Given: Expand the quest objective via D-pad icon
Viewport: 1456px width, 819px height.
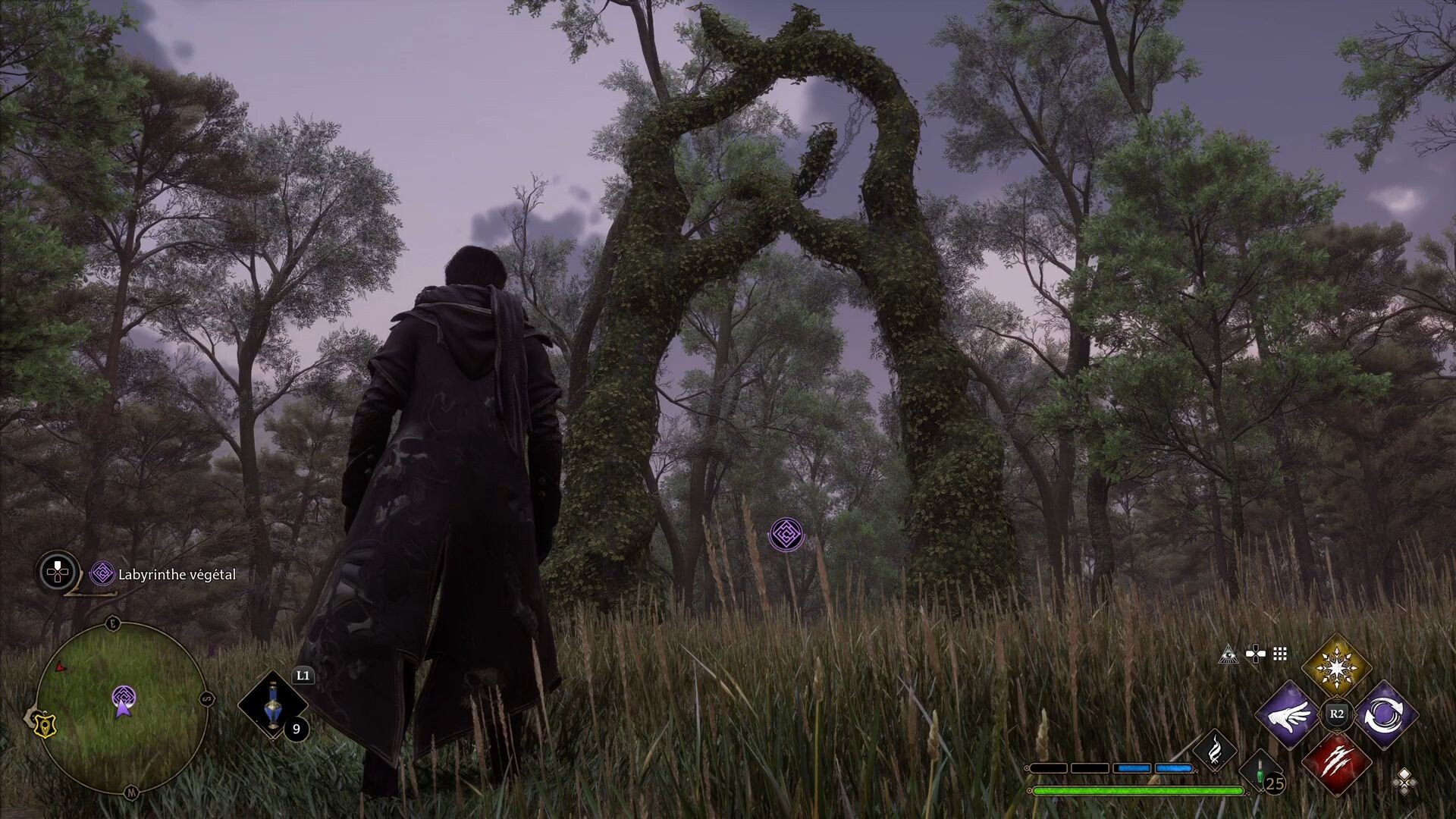Looking at the screenshot, I should tap(57, 571).
